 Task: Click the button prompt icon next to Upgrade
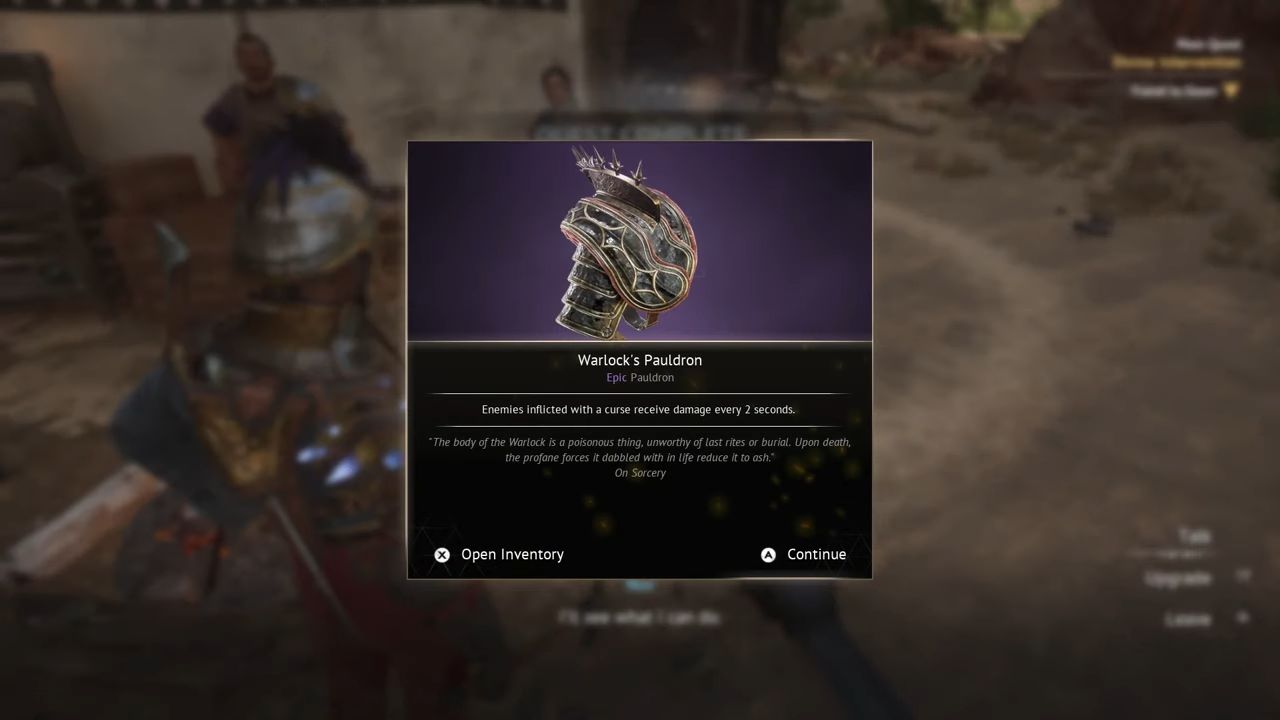click(1243, 575)
